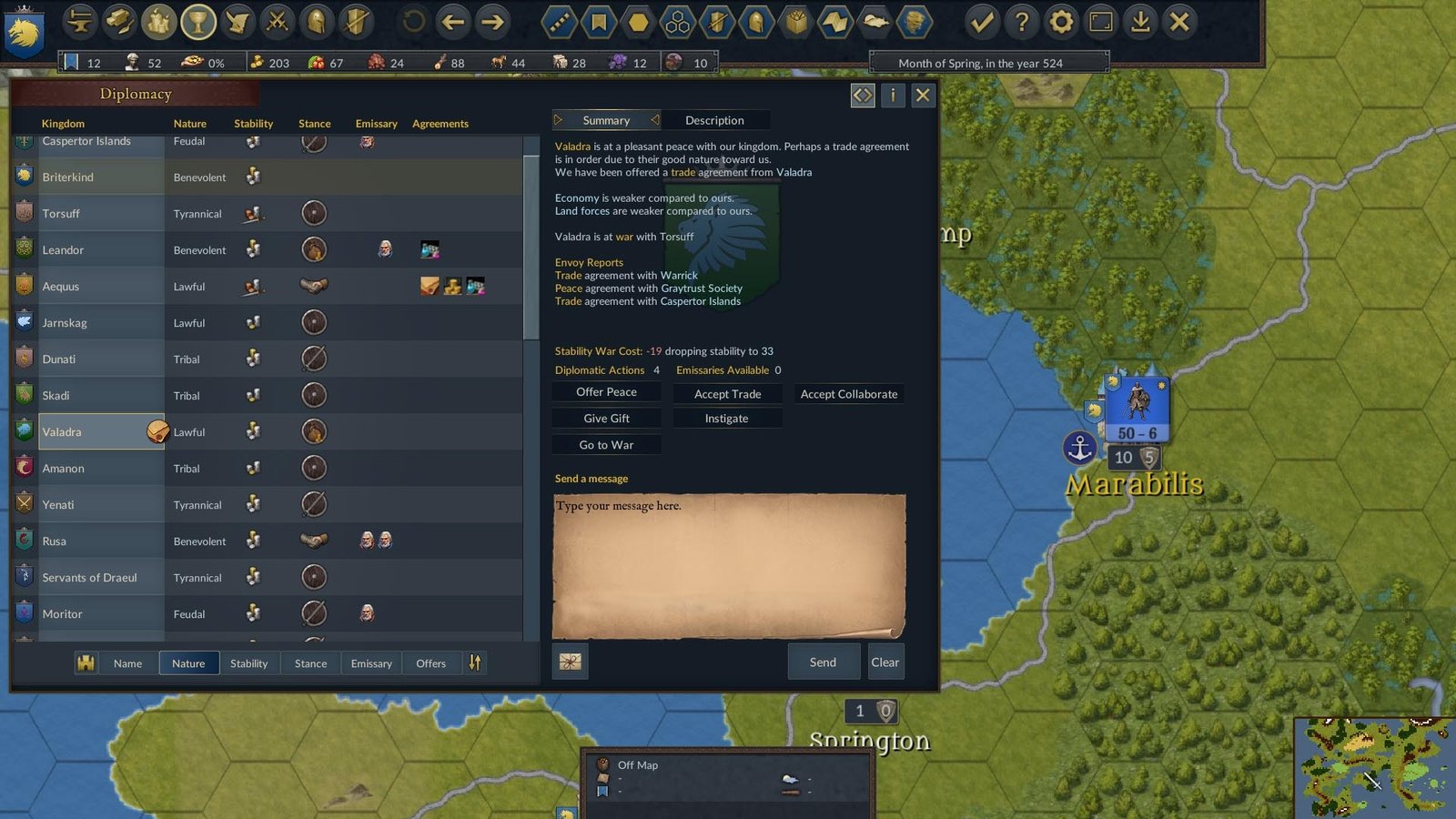
Task: Switch to the Description tab
Action: click(x=714, y=120)
